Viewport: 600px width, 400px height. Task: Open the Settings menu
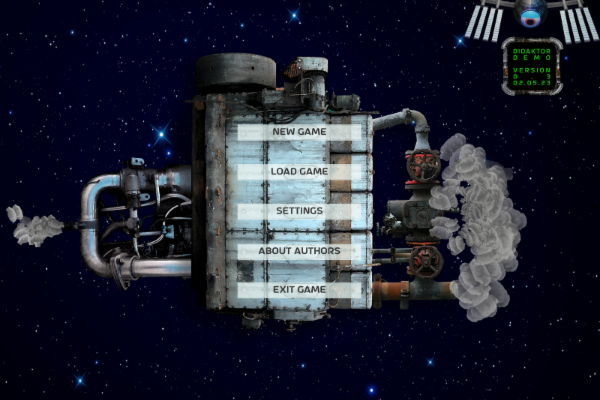coord(299,211)
